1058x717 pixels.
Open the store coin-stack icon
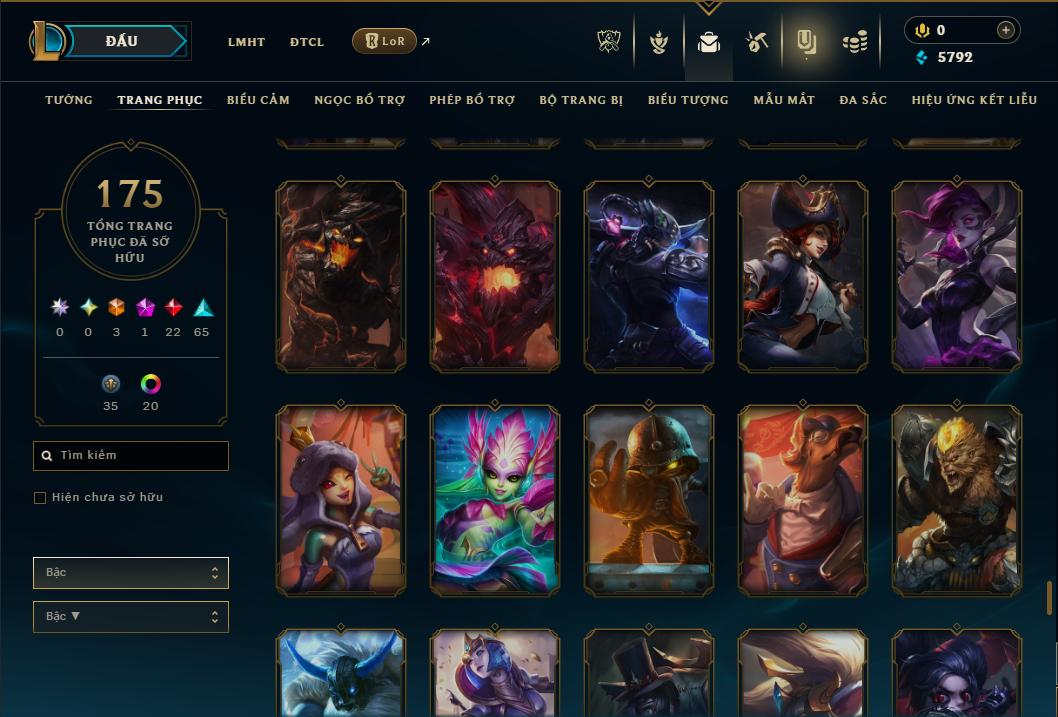(x=854, y=42)
